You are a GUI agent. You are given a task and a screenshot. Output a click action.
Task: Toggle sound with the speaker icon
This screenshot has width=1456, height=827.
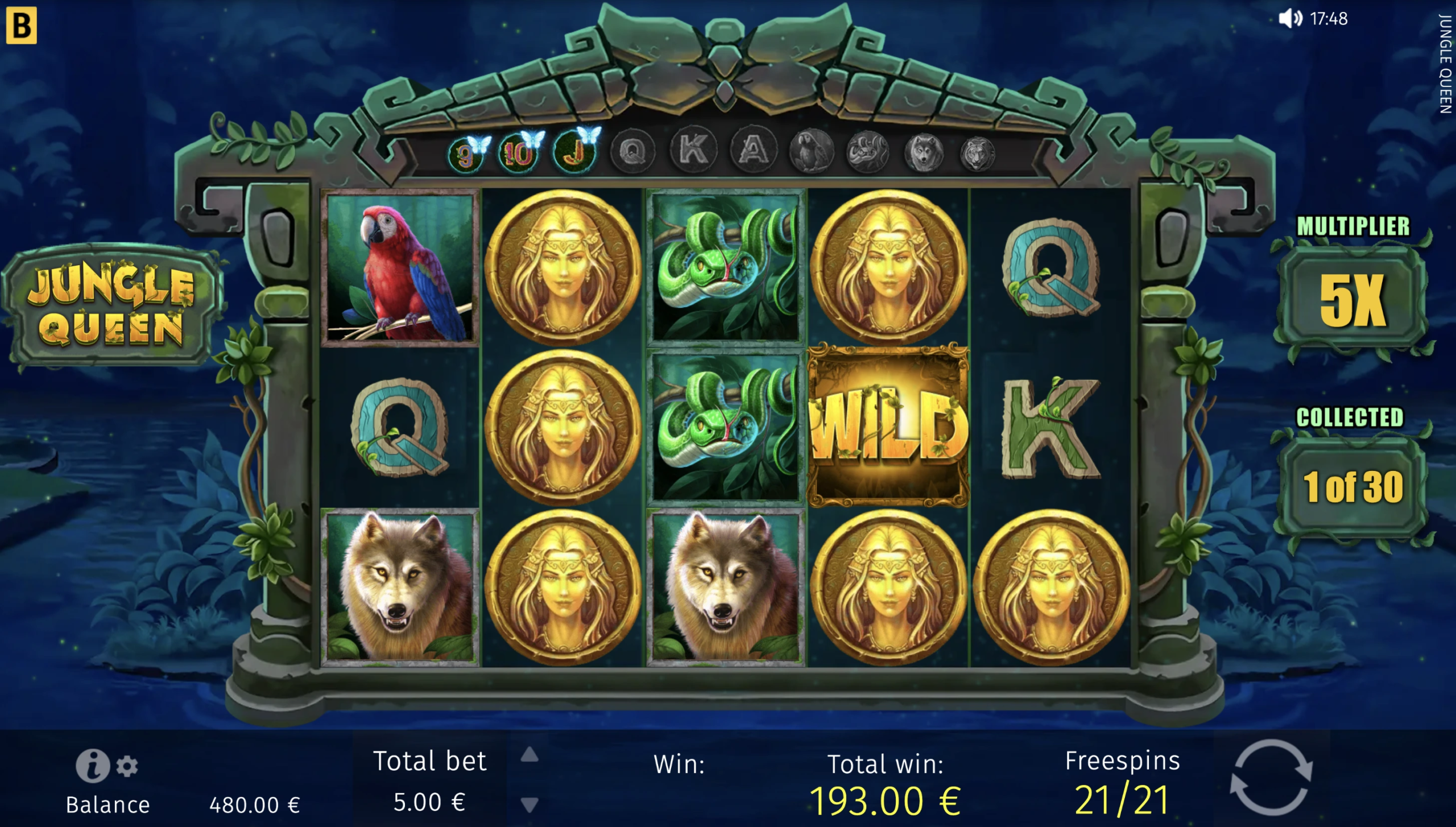point(1290,19)
